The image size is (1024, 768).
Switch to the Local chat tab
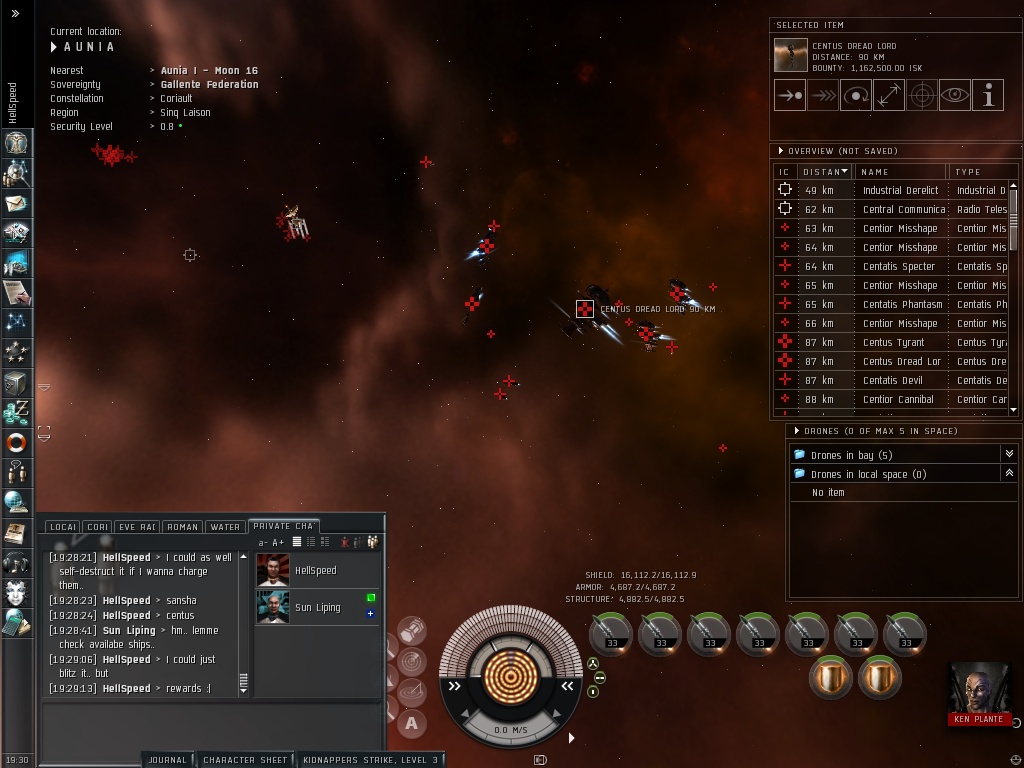pos(63,527)
